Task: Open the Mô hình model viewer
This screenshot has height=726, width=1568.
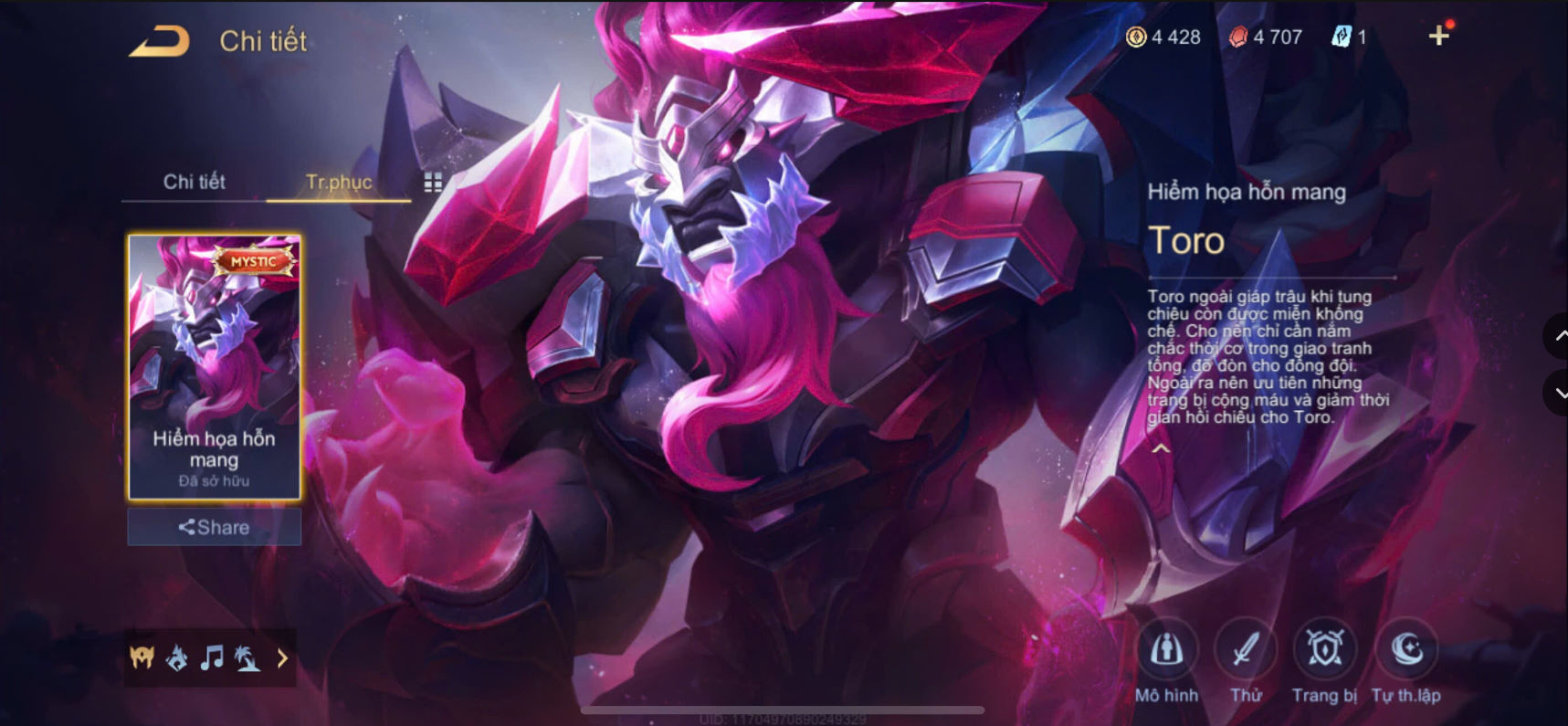Action: coord(1168,652)
